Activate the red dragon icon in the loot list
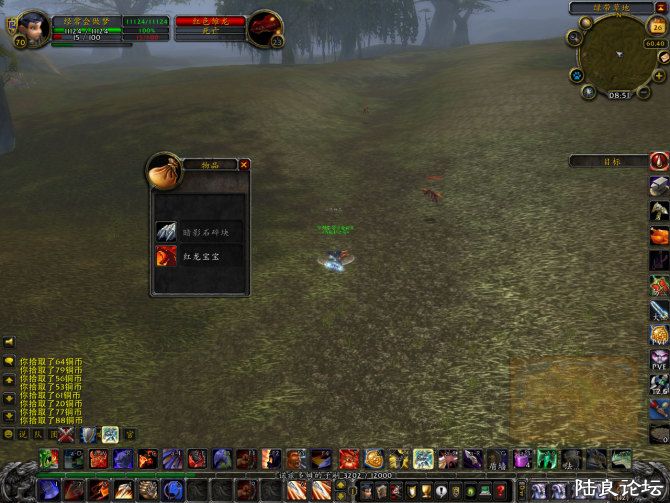The width and height of the screenshot is (670, 503). pyautogui.click(x=166, y=256)
